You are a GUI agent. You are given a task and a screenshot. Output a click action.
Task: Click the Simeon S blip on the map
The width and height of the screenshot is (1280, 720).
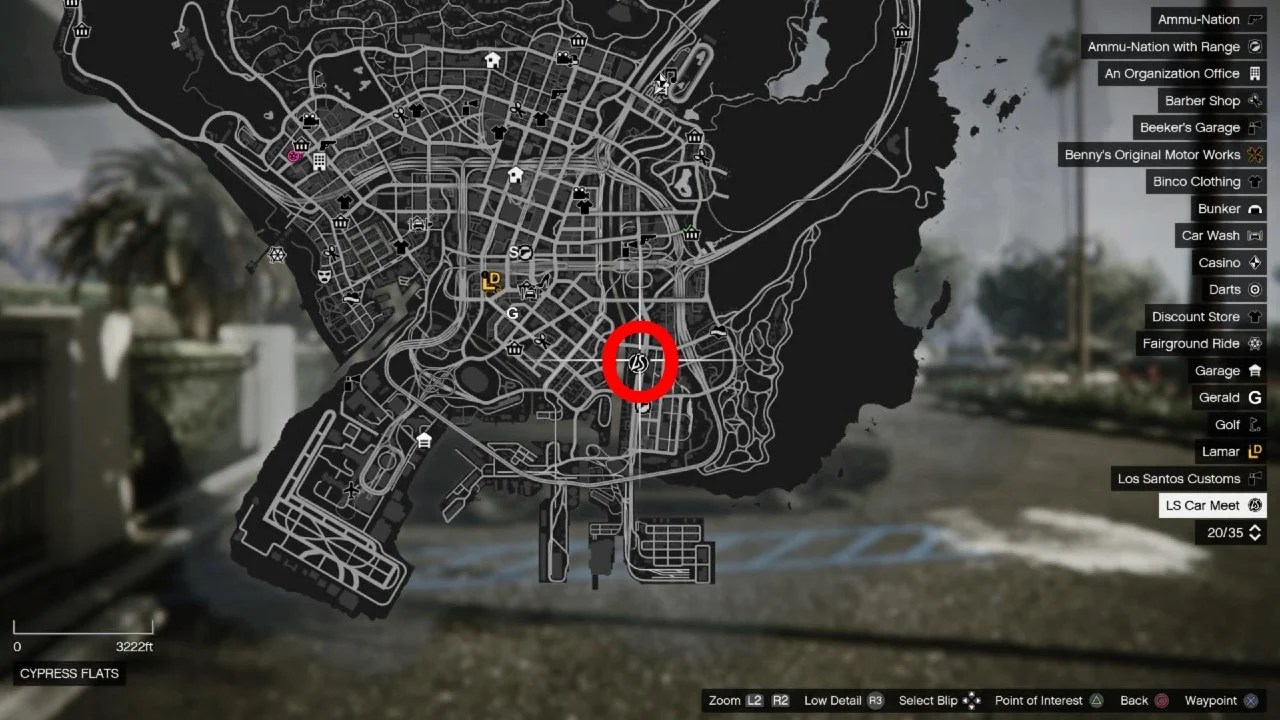coord(514,251)
